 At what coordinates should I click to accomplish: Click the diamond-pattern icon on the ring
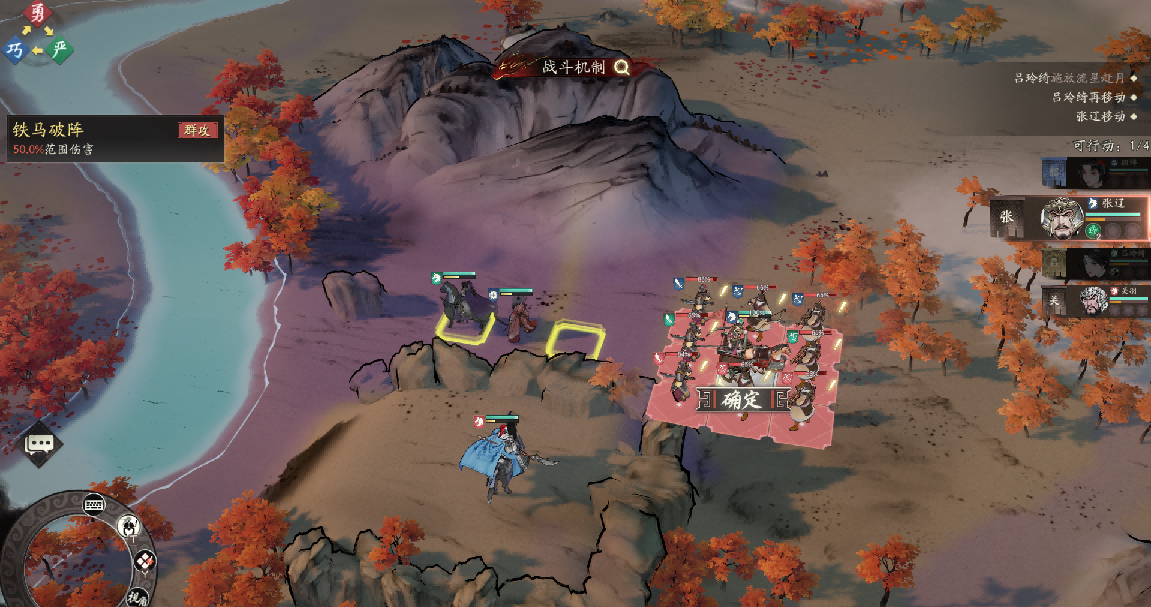click(x=144, y=561)
